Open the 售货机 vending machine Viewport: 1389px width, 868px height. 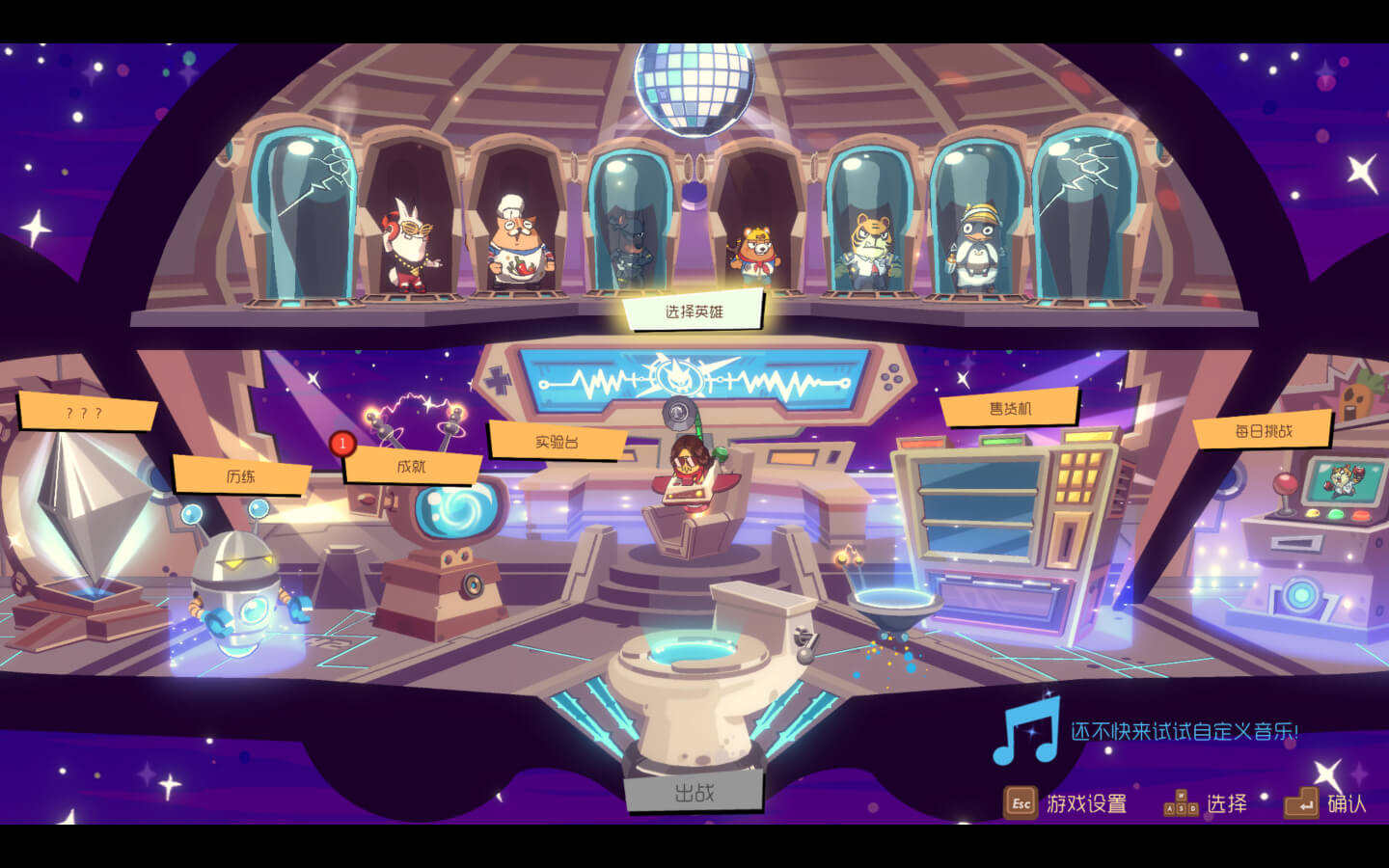pos(1010,409)
